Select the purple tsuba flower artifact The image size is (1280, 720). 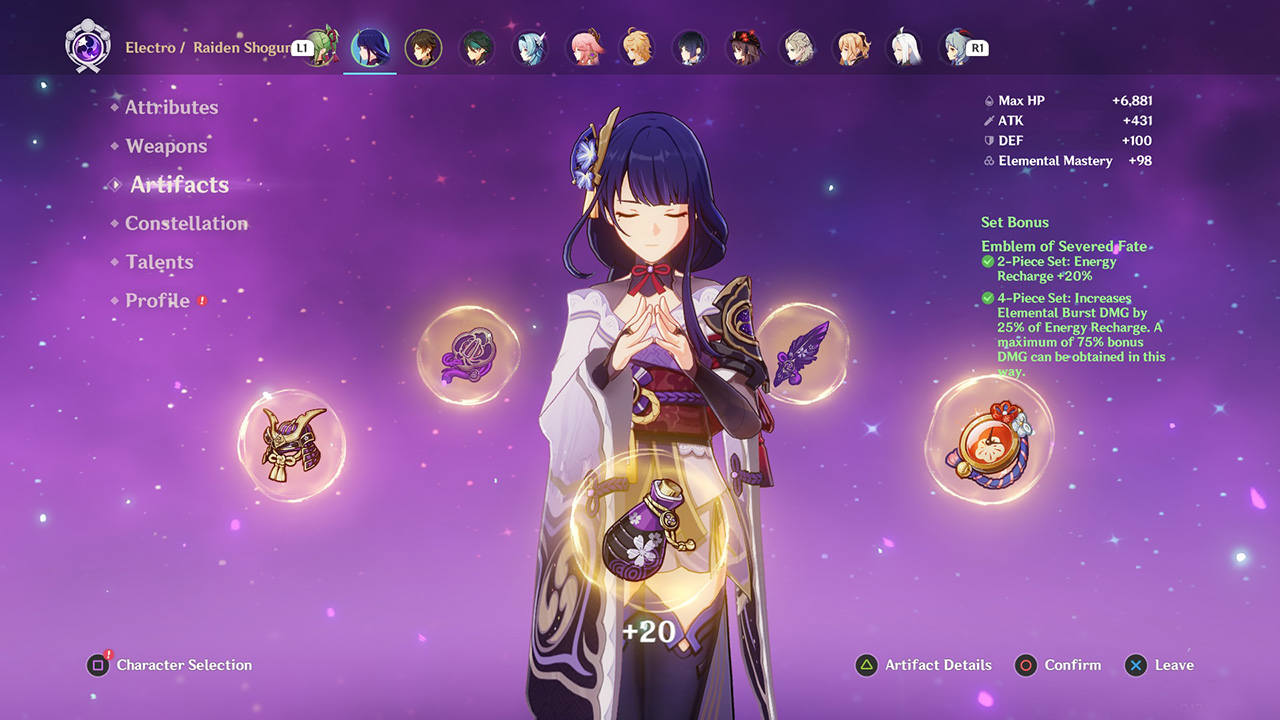[x=467, y=355]
